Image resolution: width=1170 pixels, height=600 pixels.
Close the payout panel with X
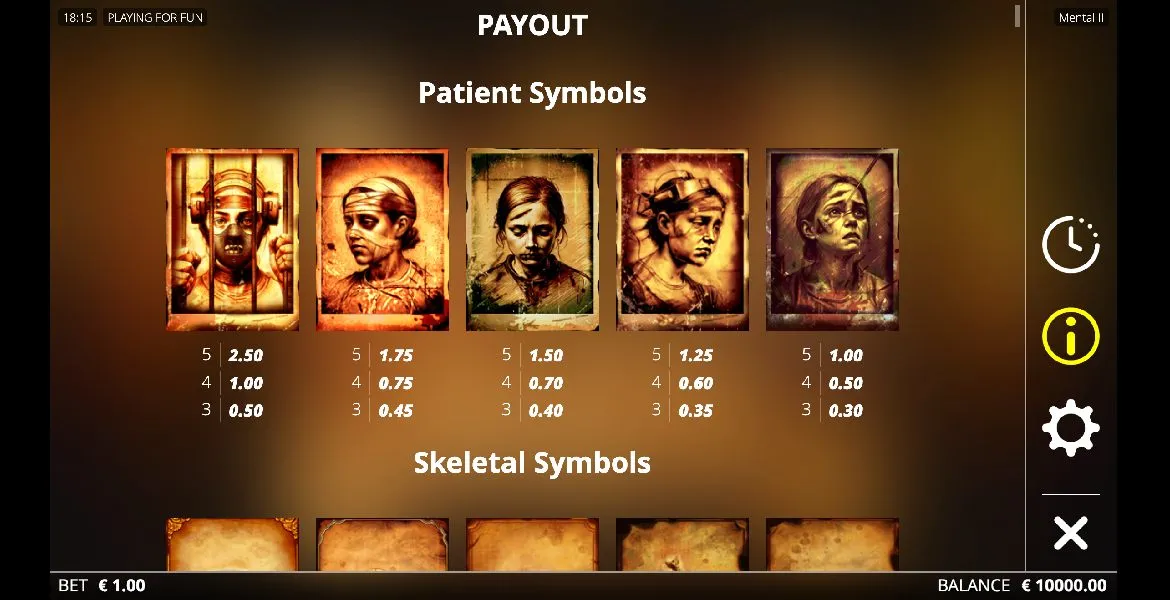pyautogui.click(x=1070, y=533)
